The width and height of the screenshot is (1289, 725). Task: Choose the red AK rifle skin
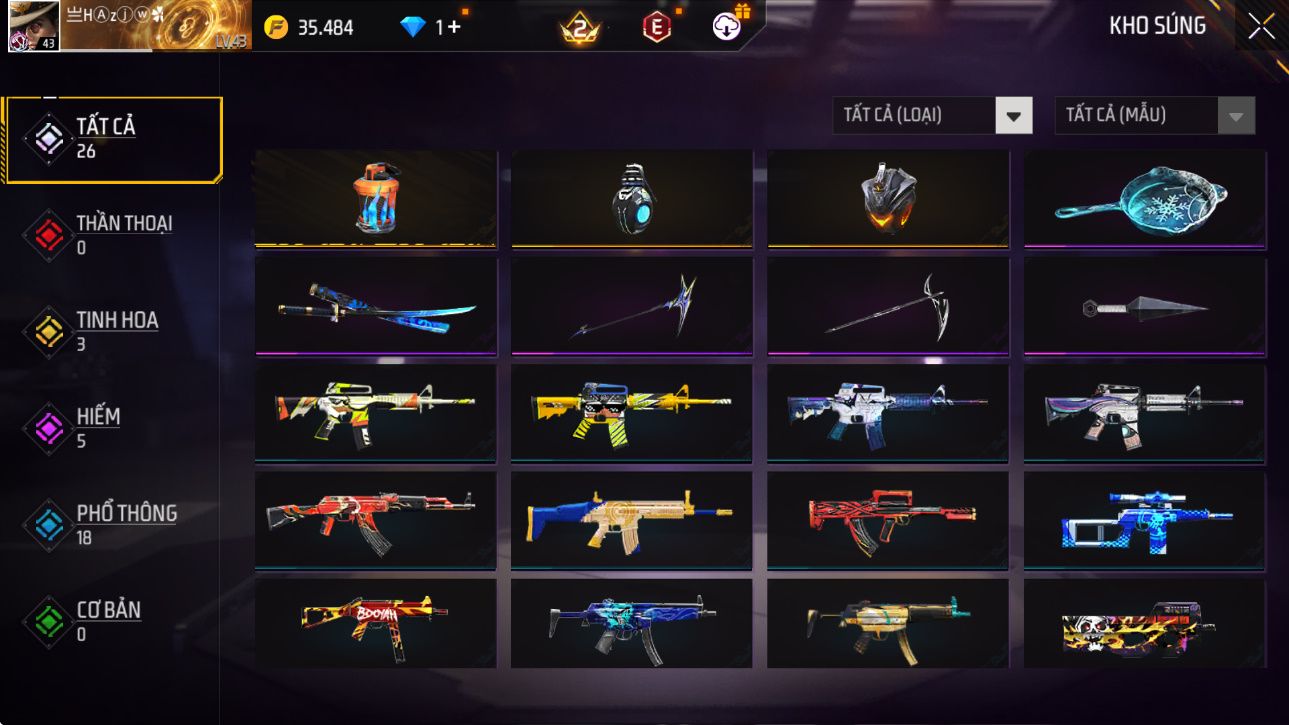click(x=376, y=519)
